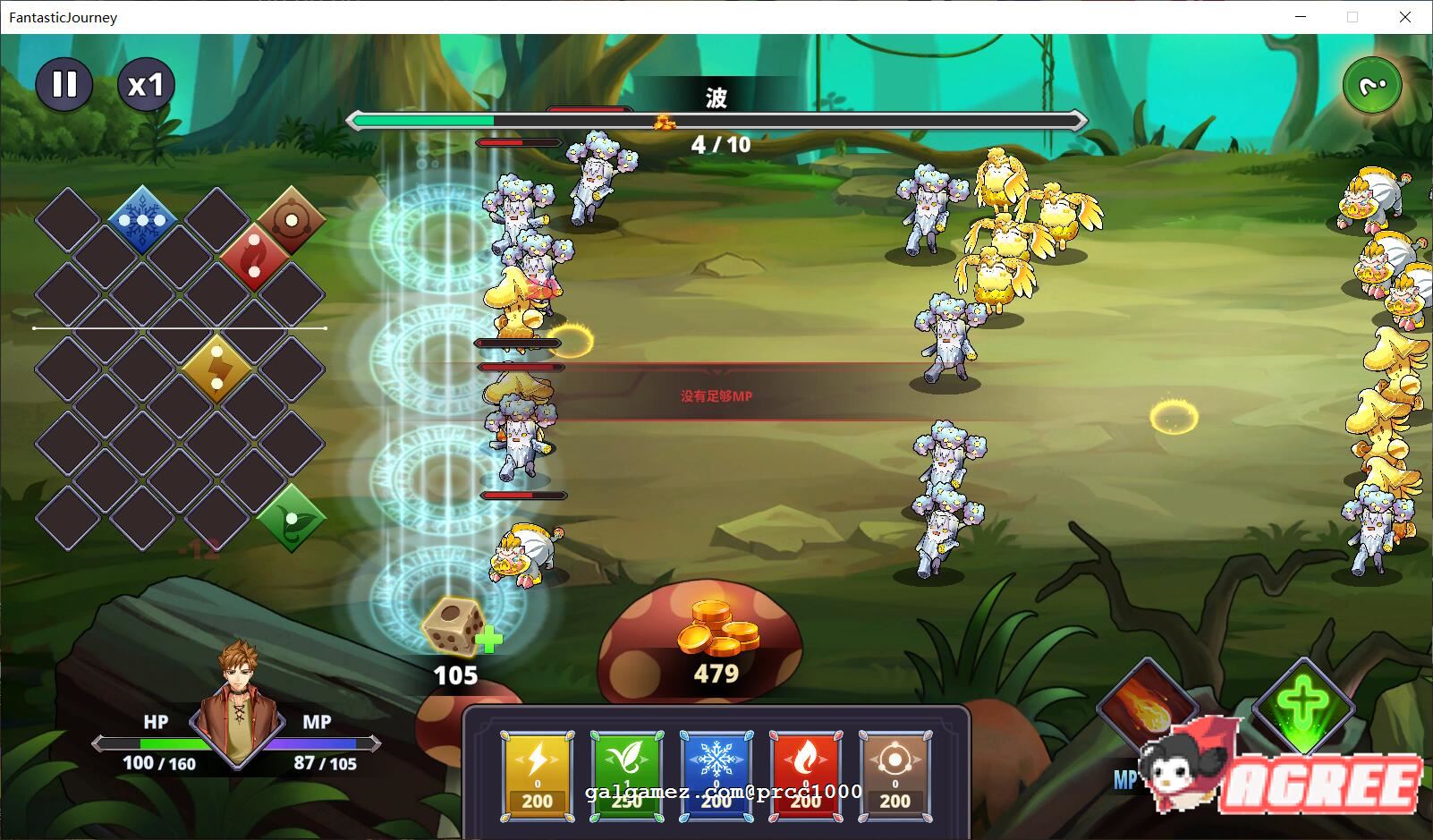Buy the red fire tower card
Viewport: 1433px width, 840px height.
point(805,775)
